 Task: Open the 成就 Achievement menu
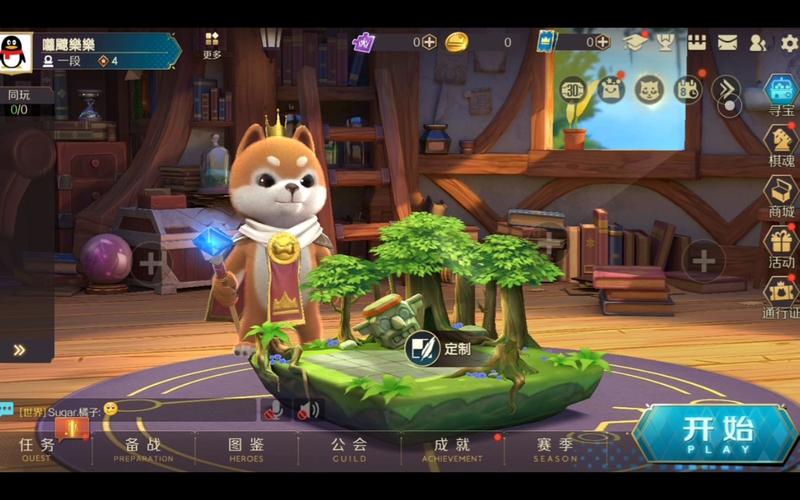coord(452,448)
